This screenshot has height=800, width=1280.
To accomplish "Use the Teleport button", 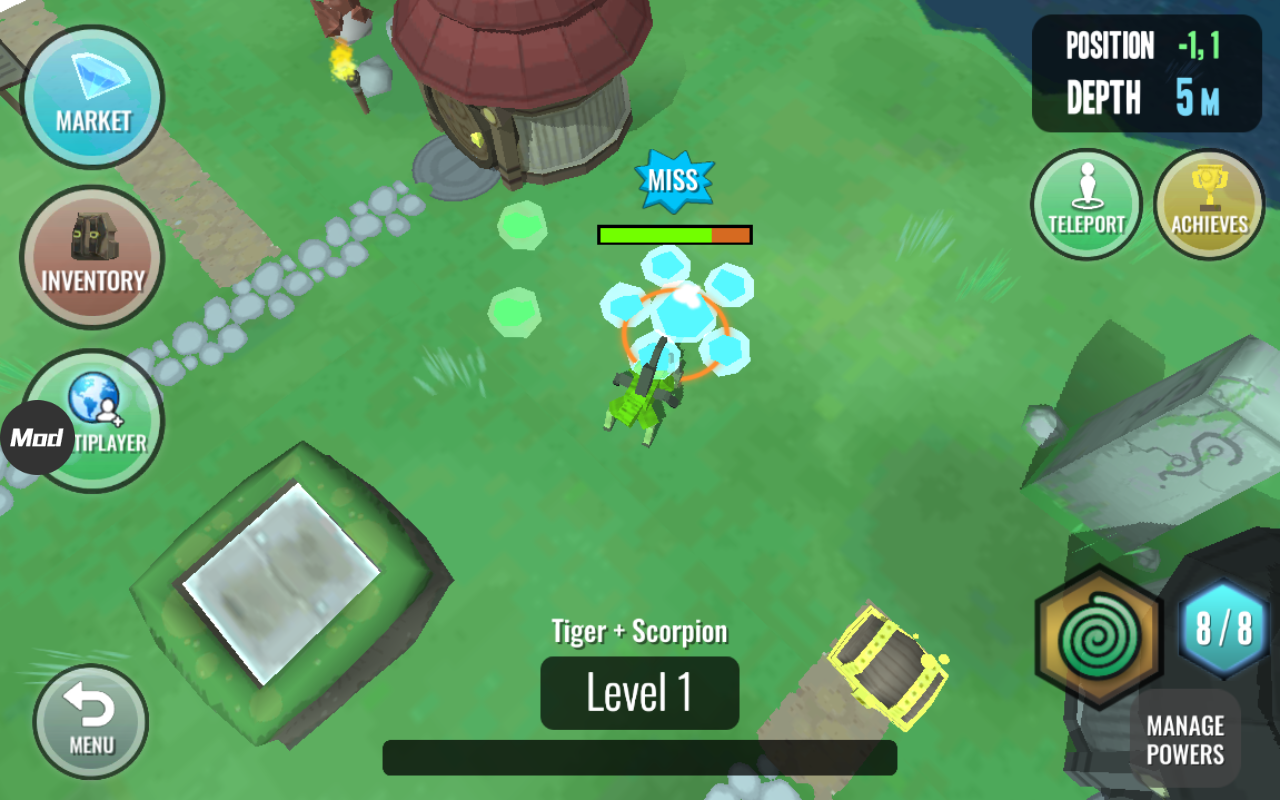I will [1086, 204].
